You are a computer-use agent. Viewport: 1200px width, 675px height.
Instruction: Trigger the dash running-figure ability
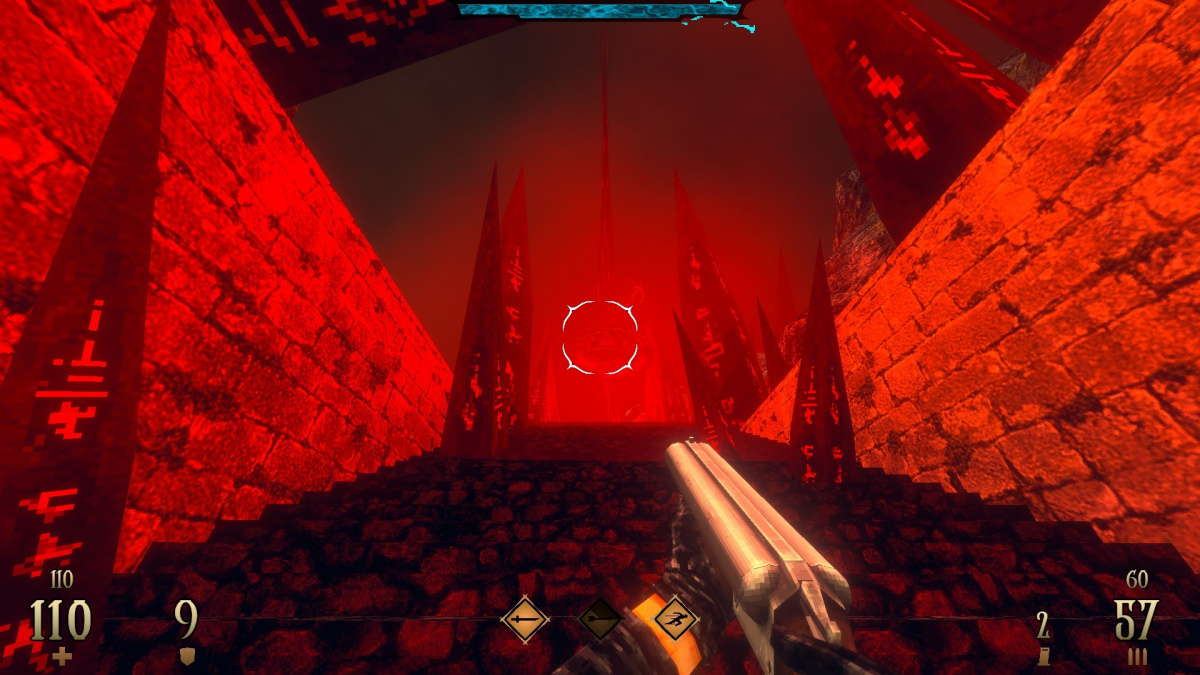[x=675, y=620]
